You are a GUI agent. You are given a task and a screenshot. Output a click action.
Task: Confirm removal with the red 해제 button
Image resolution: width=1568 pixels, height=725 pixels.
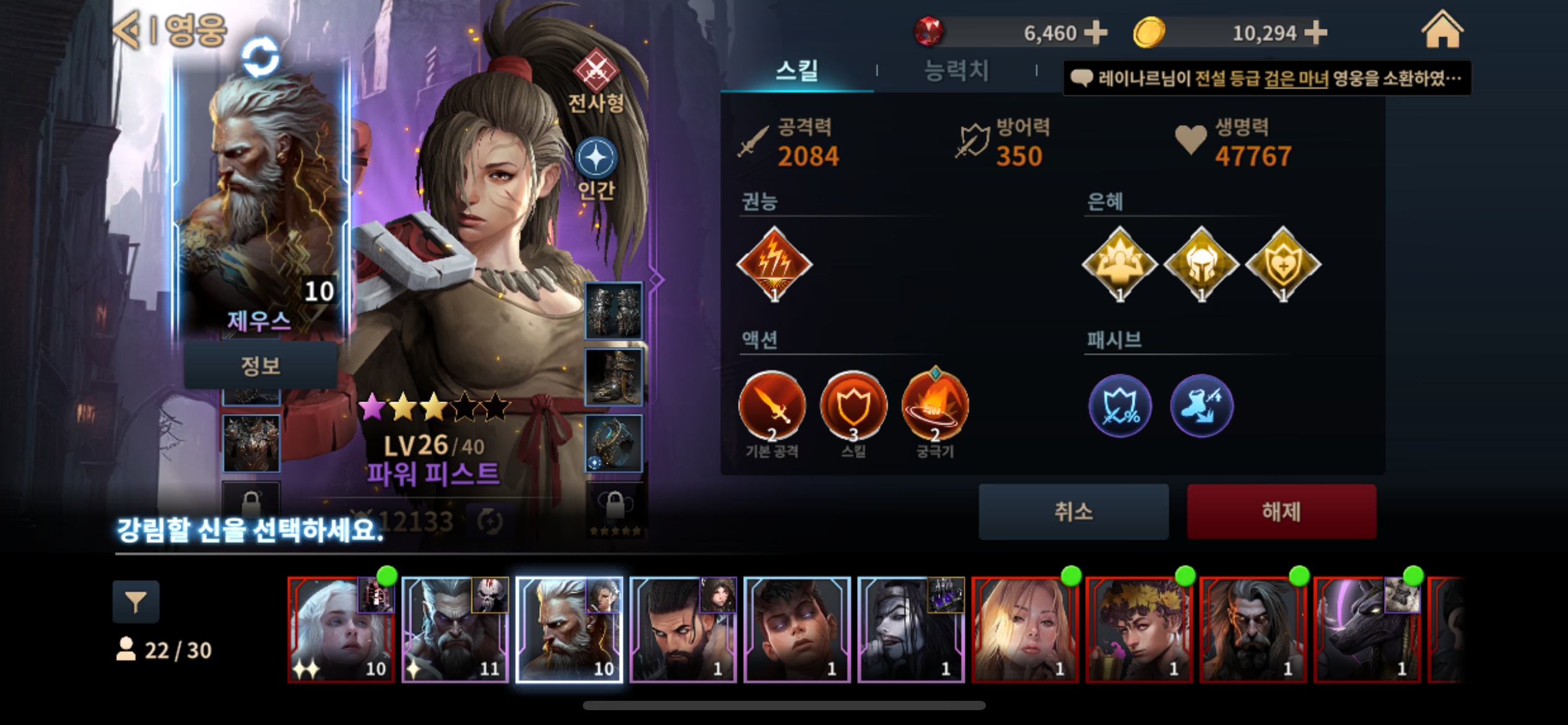(1281, 512)
